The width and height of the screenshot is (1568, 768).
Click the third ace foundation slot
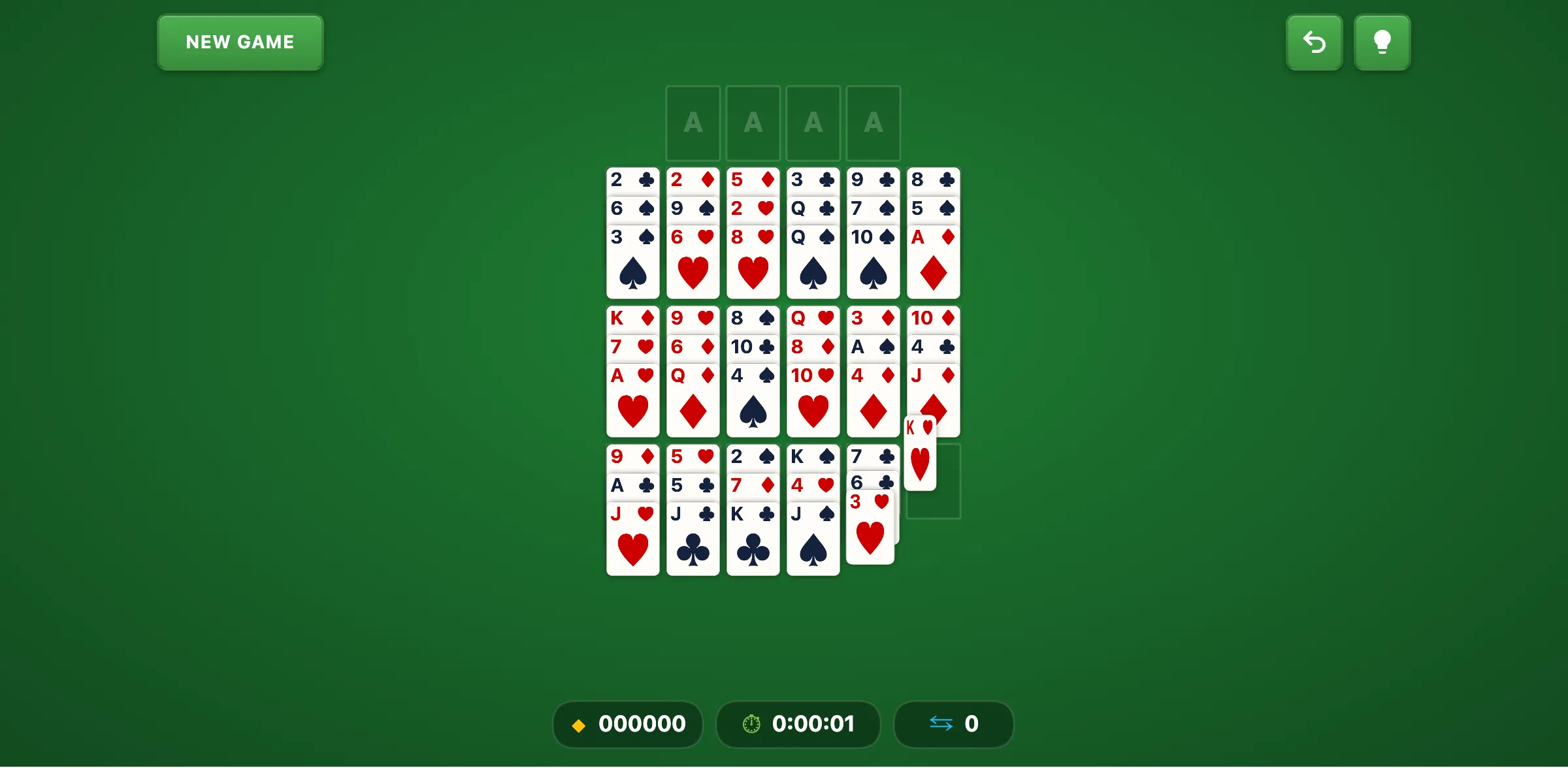coord(813,123)
